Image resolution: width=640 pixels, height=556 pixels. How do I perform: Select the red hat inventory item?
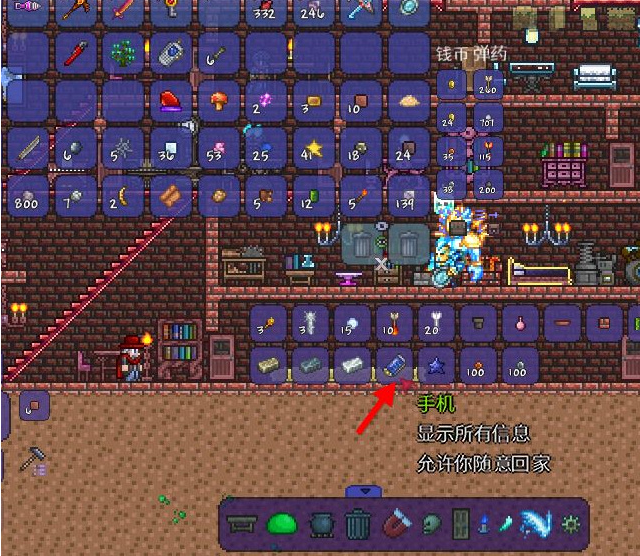click(170, 101)
